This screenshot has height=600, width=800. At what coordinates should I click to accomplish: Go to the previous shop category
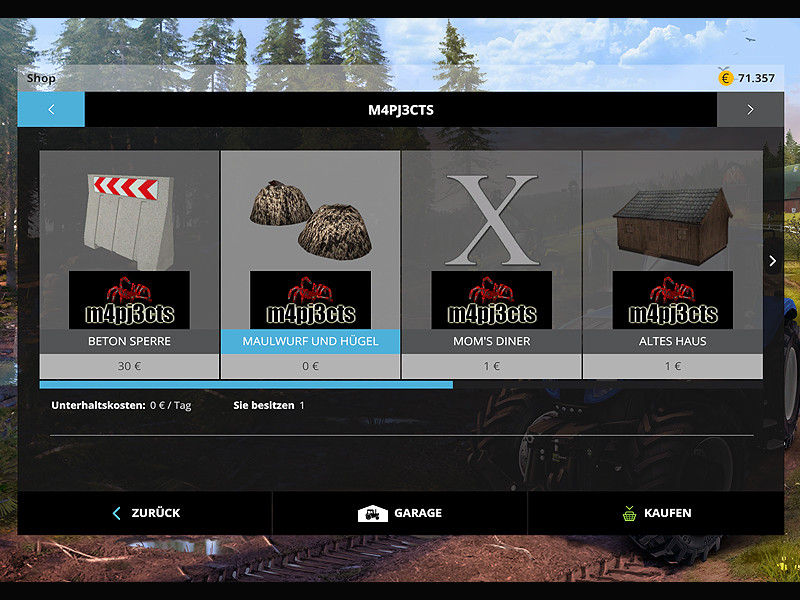pos(51,110)
